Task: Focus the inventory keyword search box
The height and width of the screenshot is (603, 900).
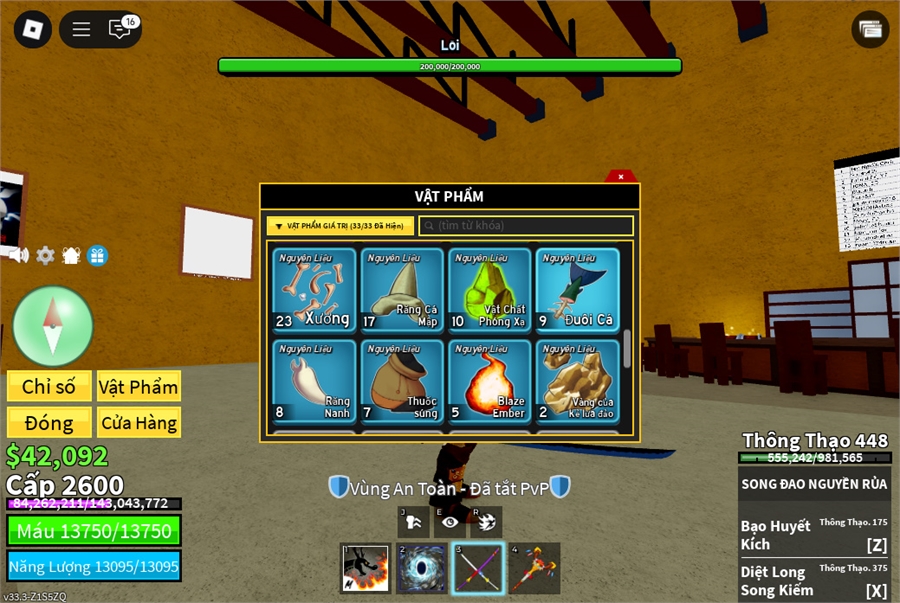Action: (526, 226)
